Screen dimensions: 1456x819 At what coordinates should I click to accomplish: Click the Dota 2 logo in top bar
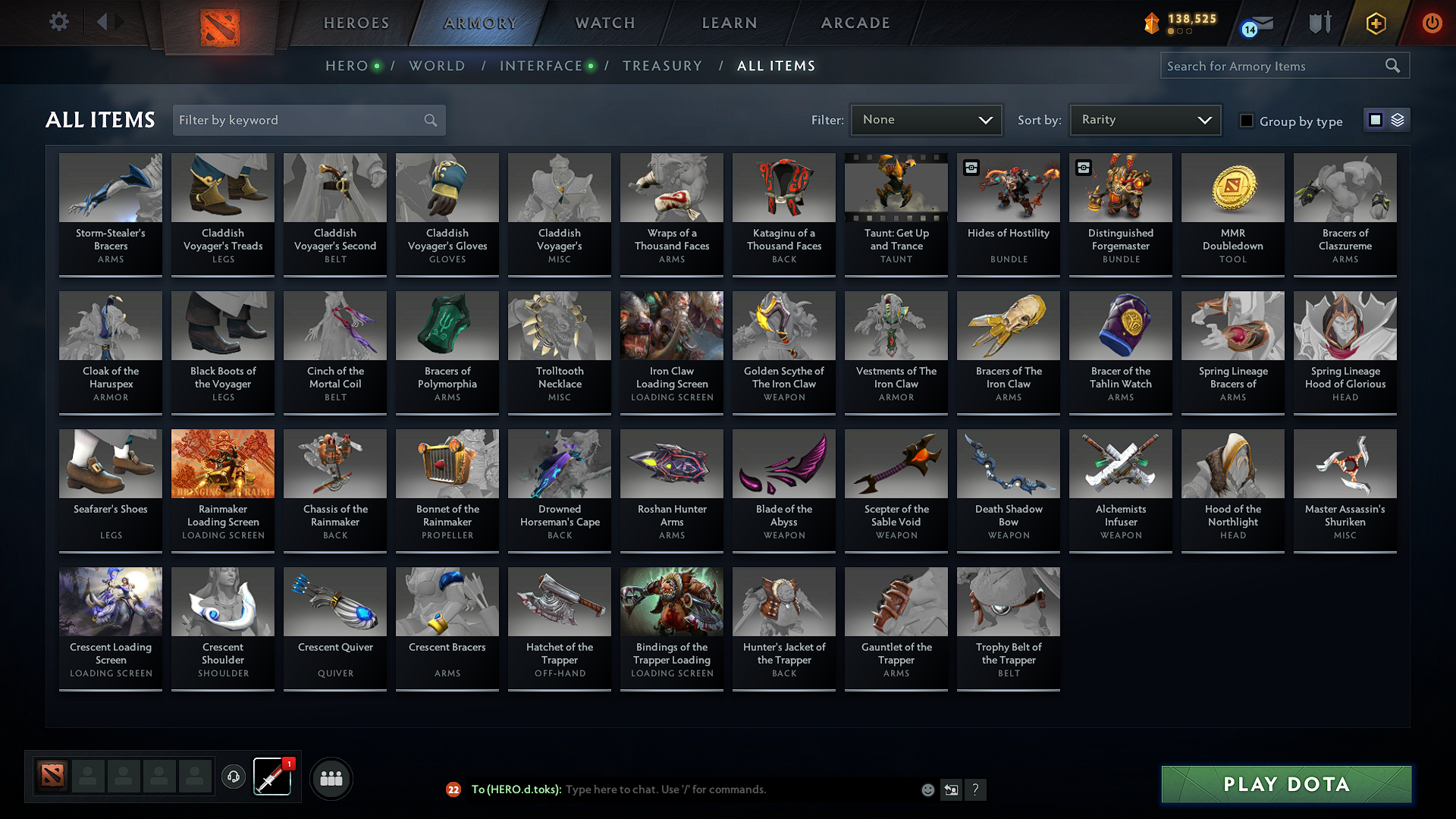click(x=221, y=25)
